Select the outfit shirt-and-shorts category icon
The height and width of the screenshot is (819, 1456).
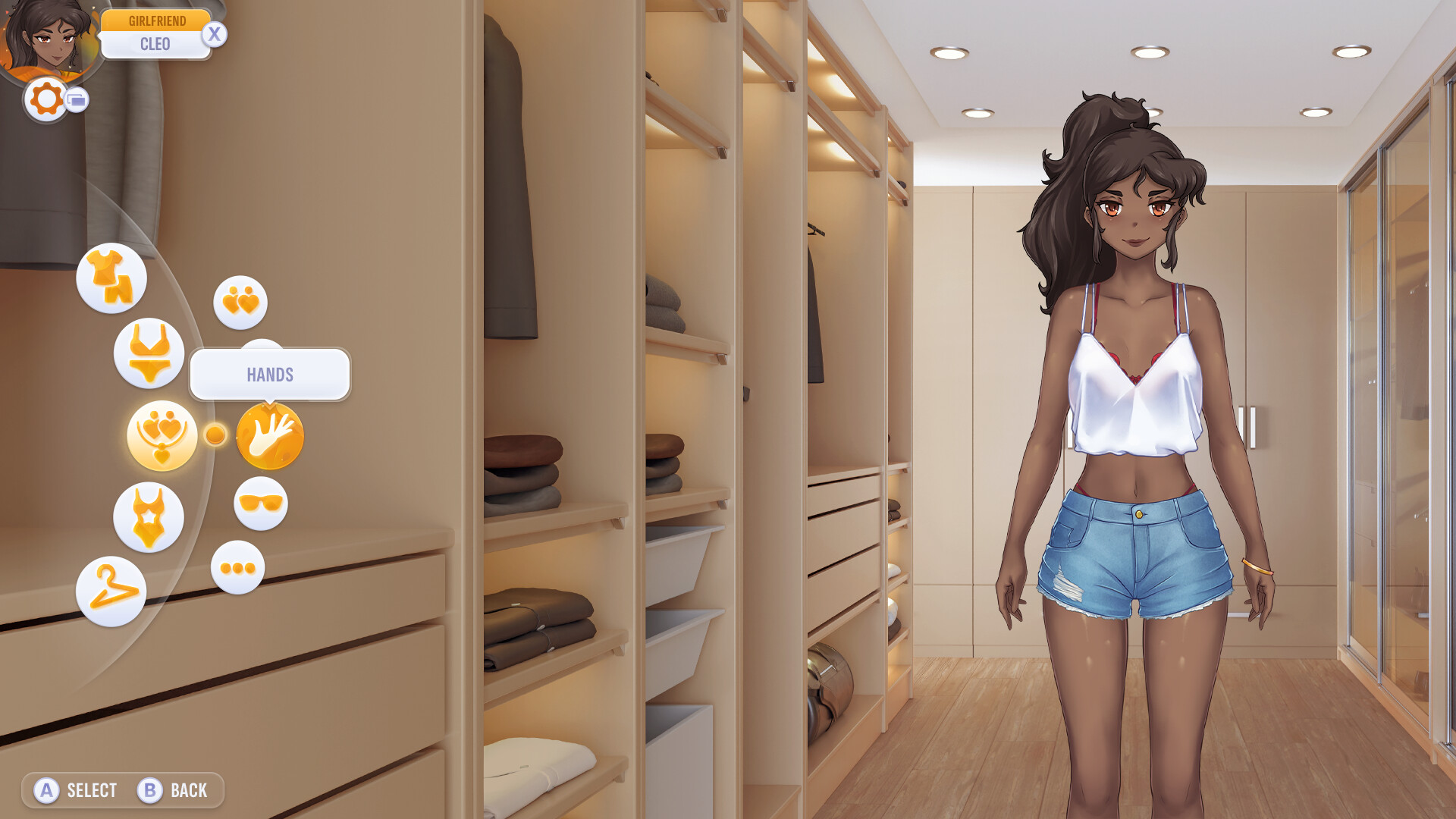pos(112,278)
